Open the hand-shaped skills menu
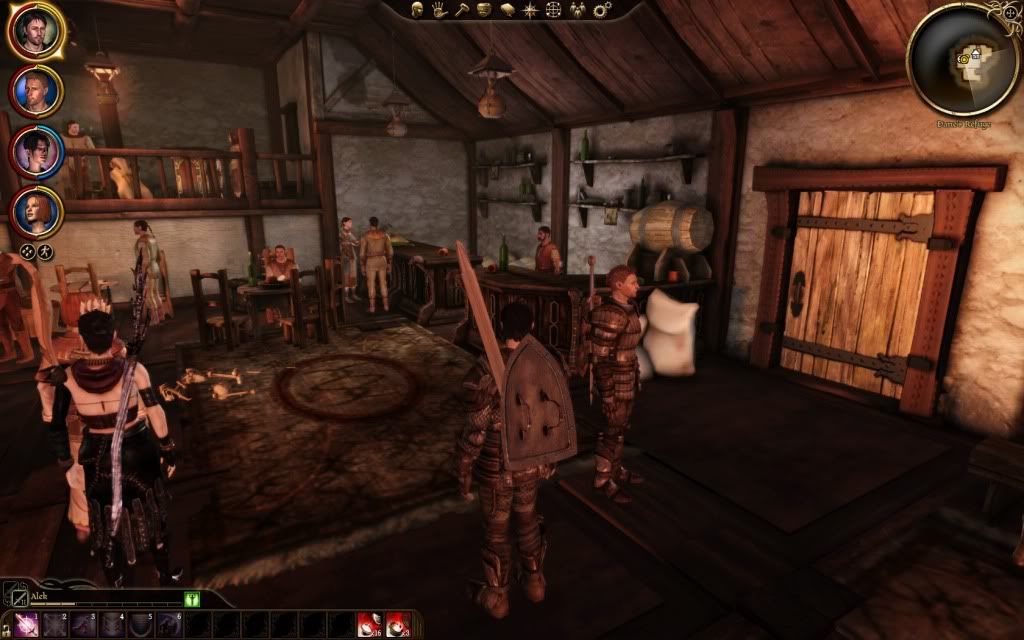The image size is (1024, 640). click(x=438, y=10)
